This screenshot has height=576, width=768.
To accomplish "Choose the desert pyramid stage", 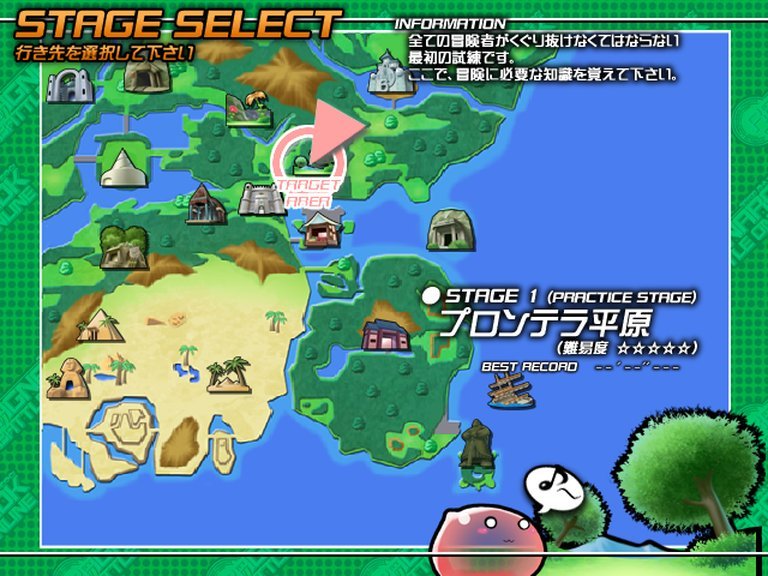I will (x=100, y=326).
